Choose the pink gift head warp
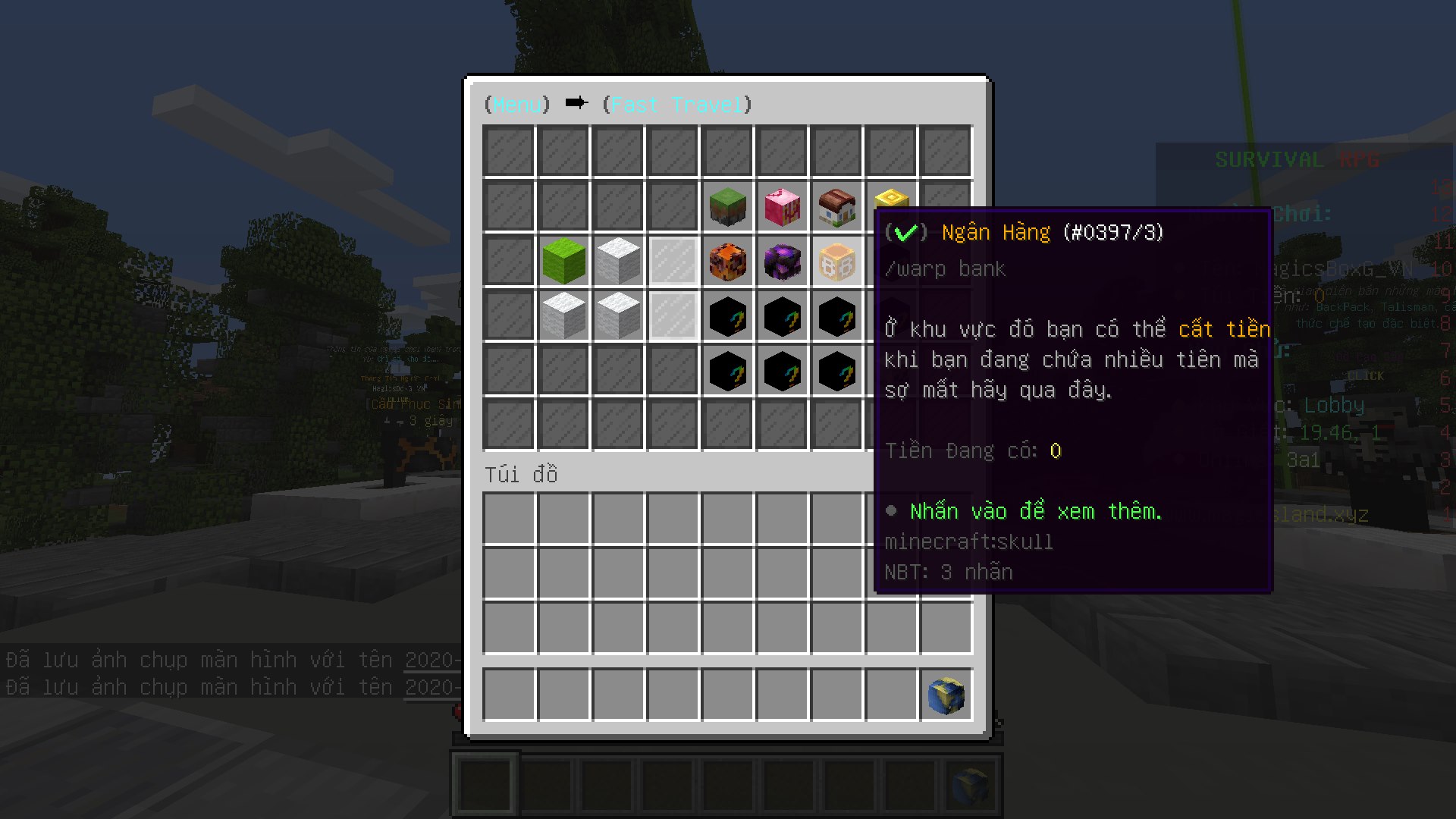Viewport: 1456px width, 819px height. click(x=782, y=207)
